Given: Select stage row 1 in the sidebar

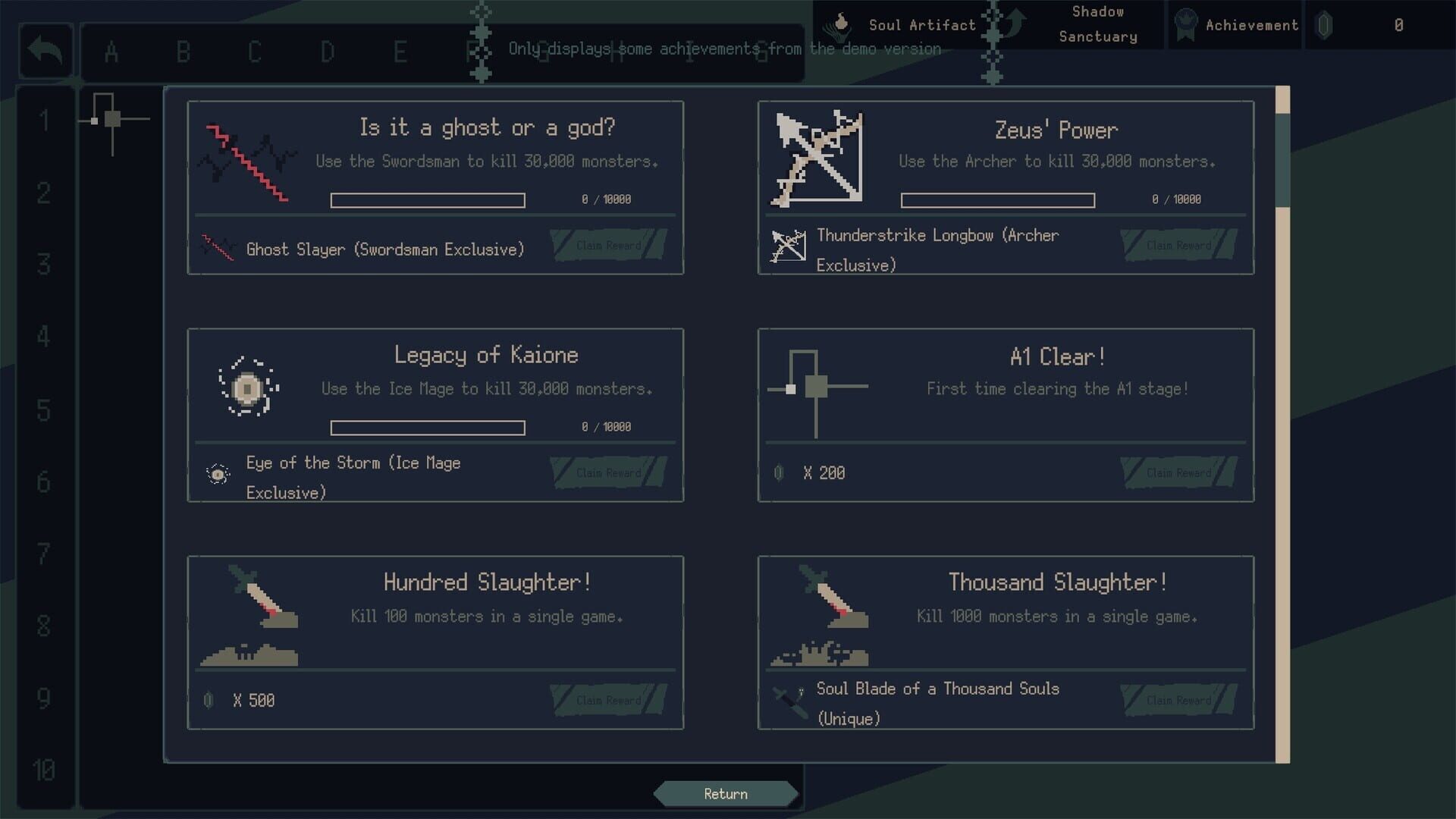Looking at the screenshot, I should [45, 118].
